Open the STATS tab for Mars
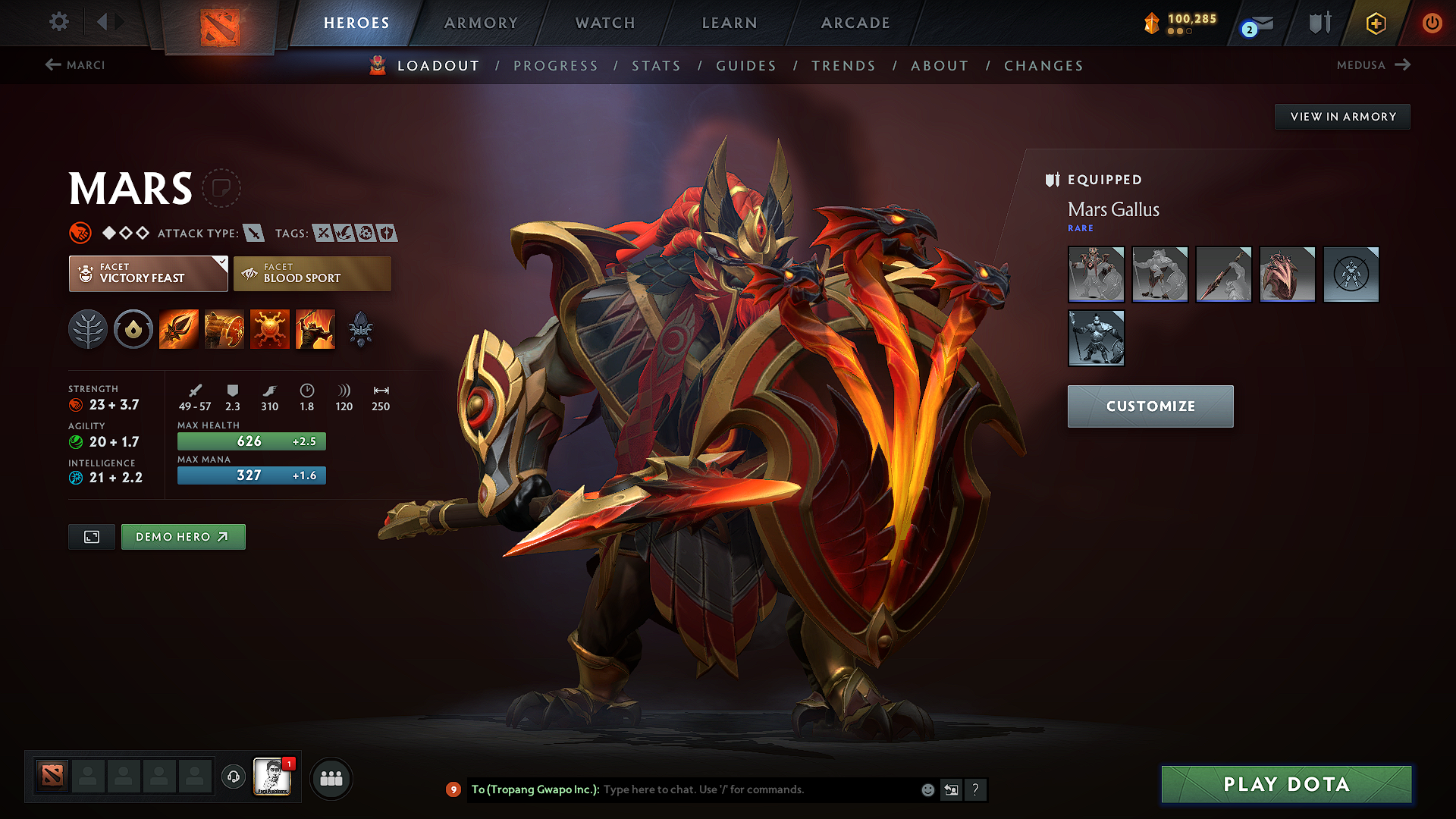1456x819 pixels. click(657, 66)
